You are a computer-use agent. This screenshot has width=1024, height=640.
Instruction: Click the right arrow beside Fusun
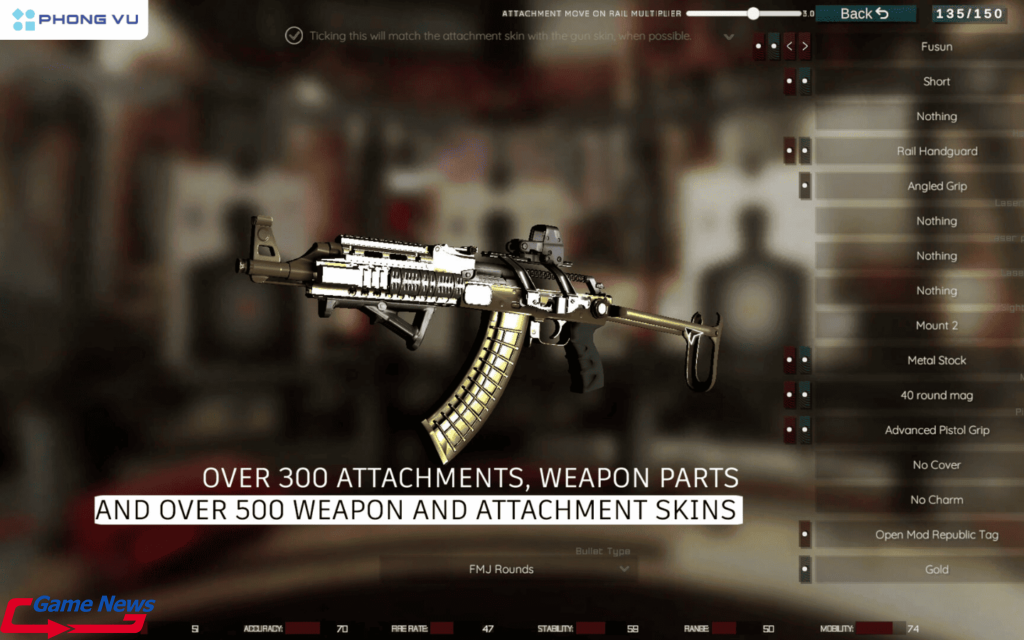pyautogui.click(x=805, y=46)
